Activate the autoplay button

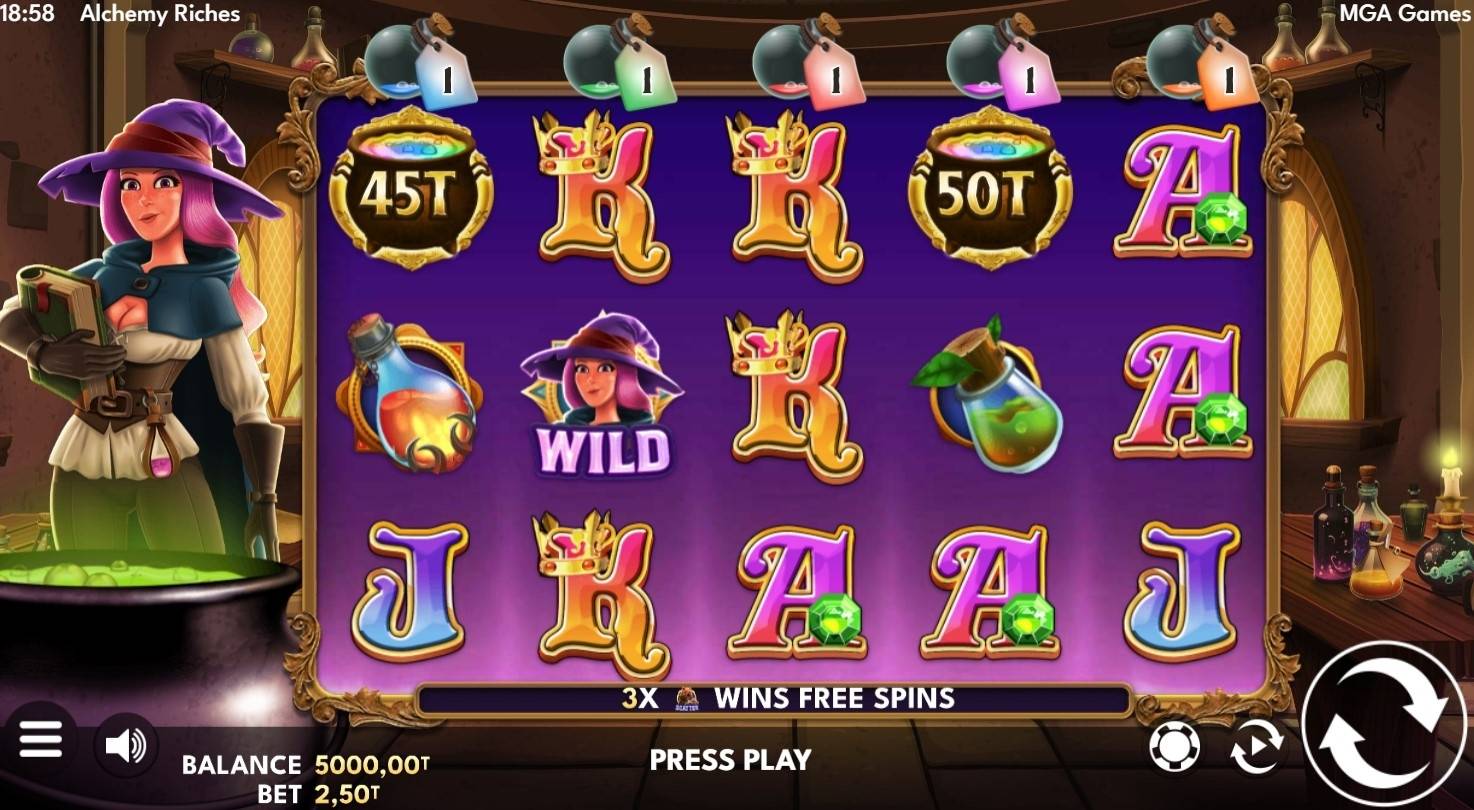coord(1257,747)
